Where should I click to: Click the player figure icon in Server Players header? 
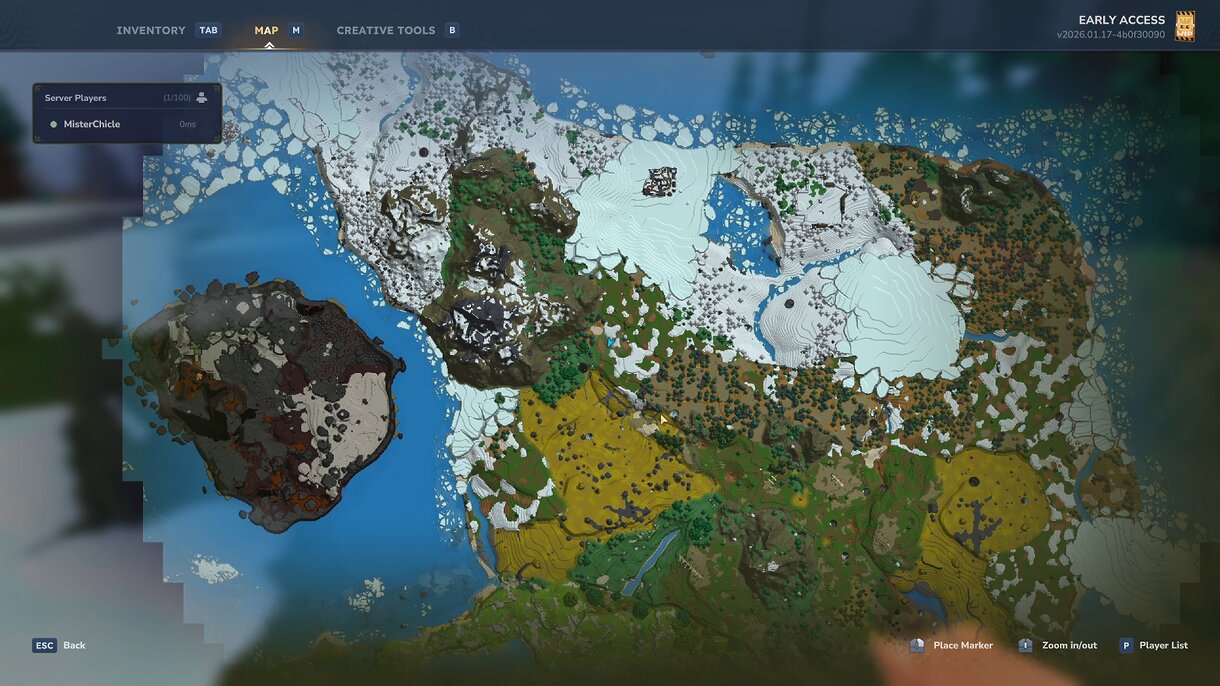coord(202,98)
